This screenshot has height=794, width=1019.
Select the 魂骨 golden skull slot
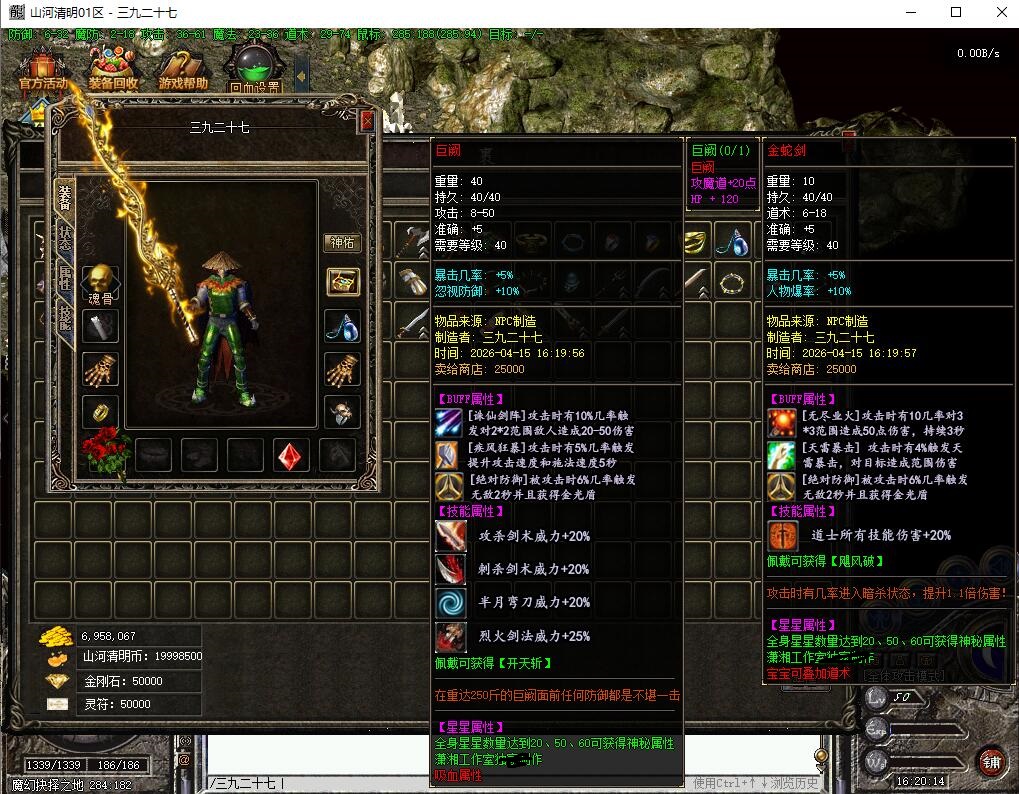(99, 281)
